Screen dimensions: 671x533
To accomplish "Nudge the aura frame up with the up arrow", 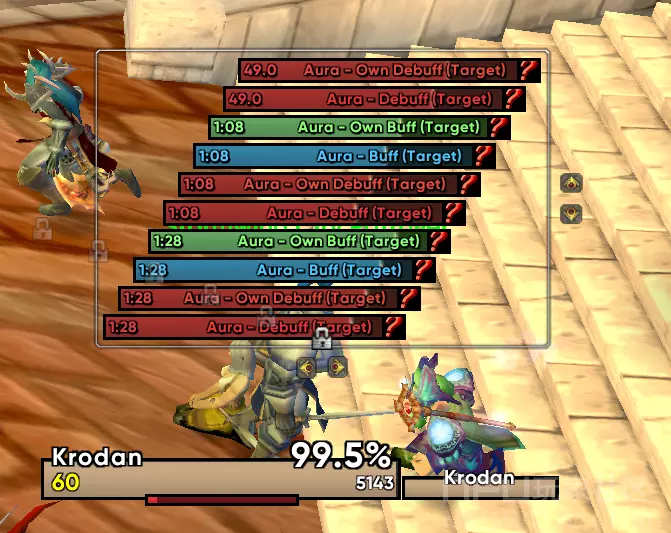I will 571,183.
